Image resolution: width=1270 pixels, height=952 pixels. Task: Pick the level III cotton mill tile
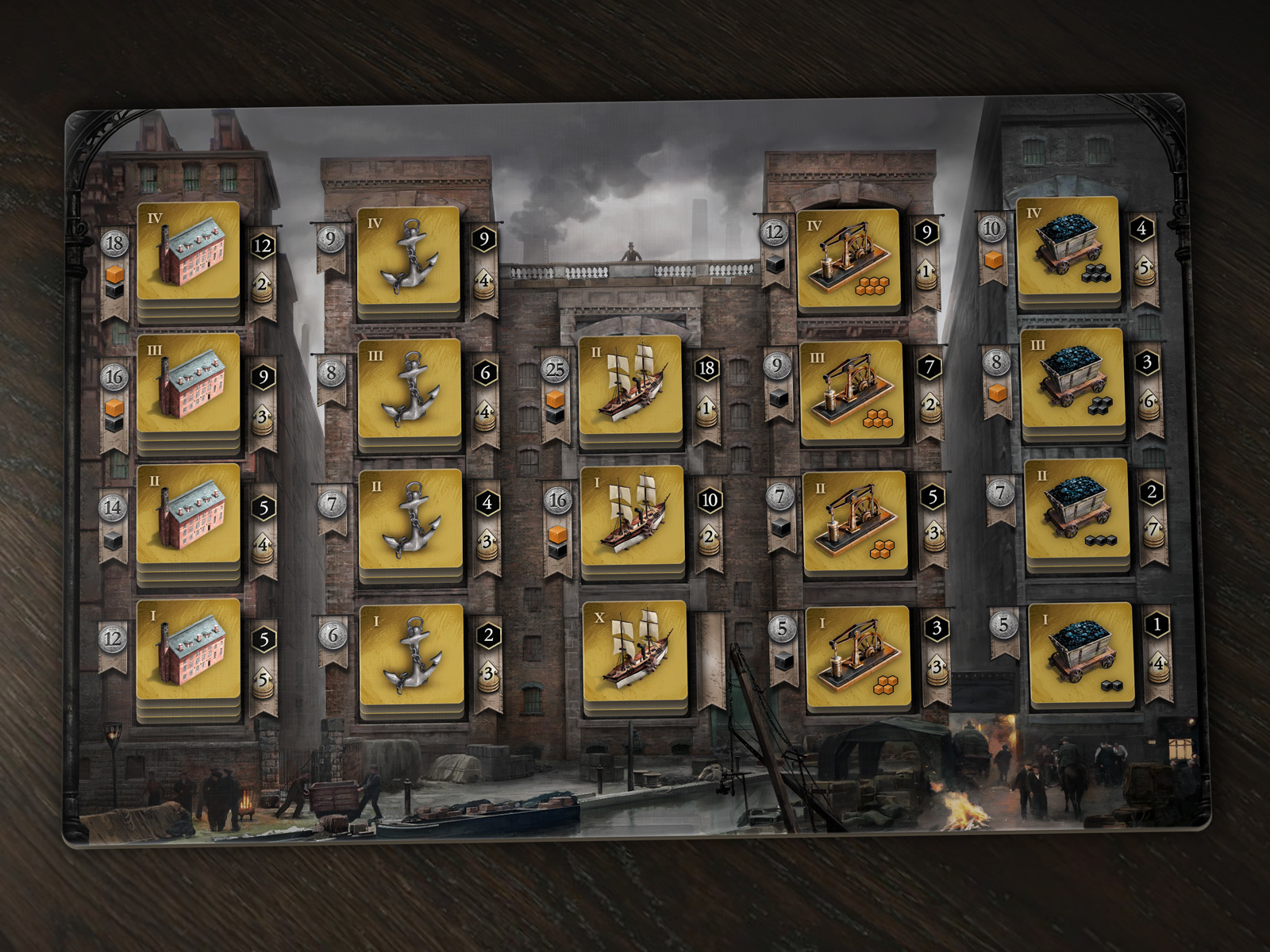(188, 382)
